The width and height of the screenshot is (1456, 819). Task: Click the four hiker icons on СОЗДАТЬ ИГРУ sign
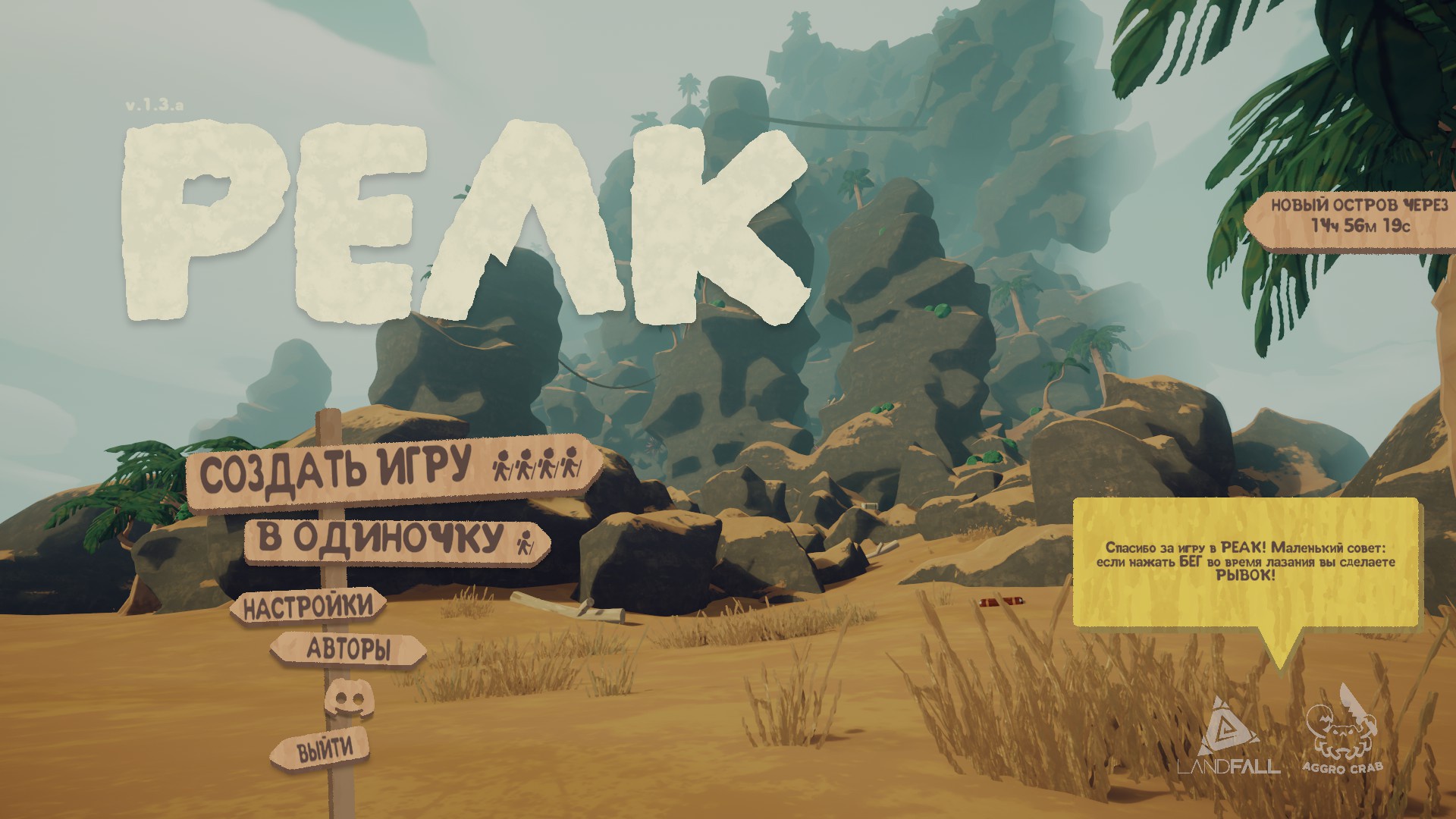click(538, 466)
